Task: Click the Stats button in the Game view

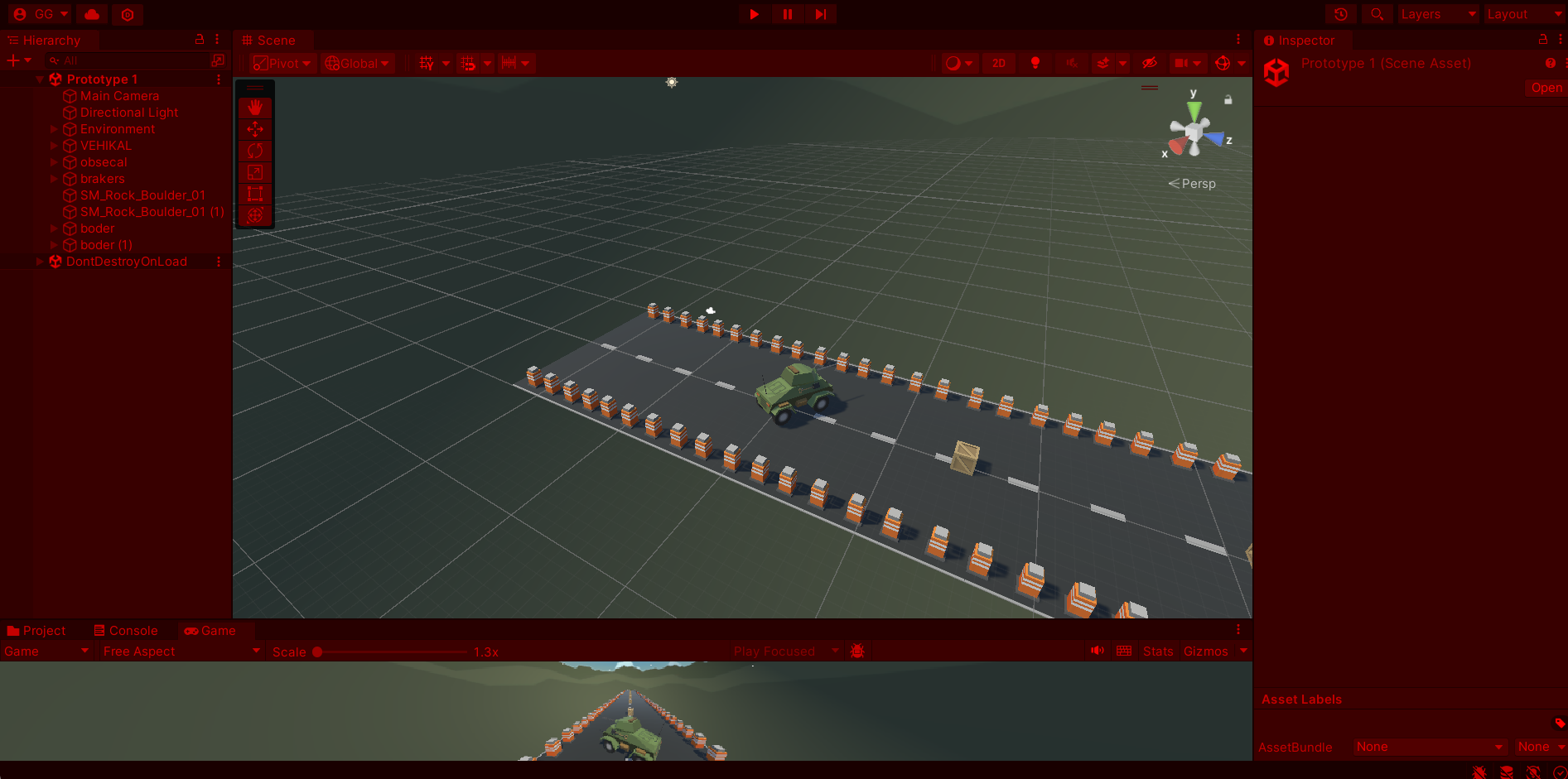Action: pos(1157,651)
